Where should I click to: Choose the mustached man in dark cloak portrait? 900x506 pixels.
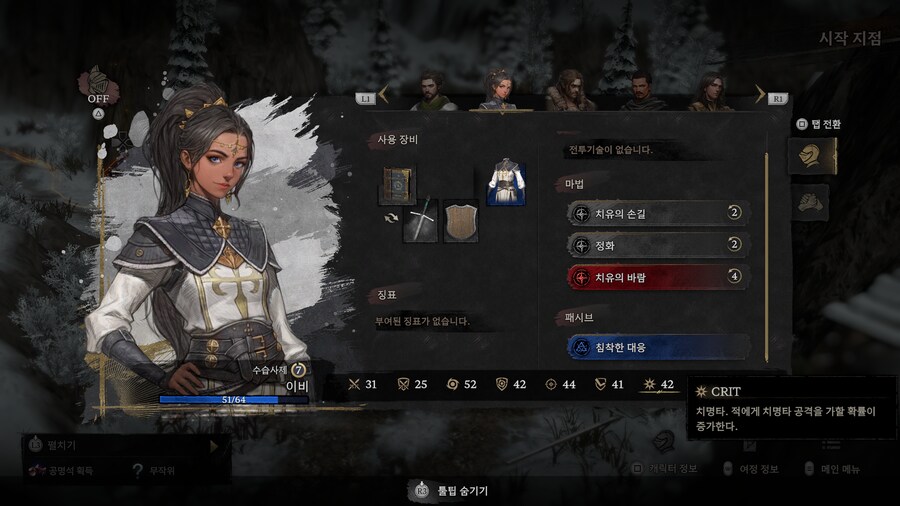pos(640,90)
